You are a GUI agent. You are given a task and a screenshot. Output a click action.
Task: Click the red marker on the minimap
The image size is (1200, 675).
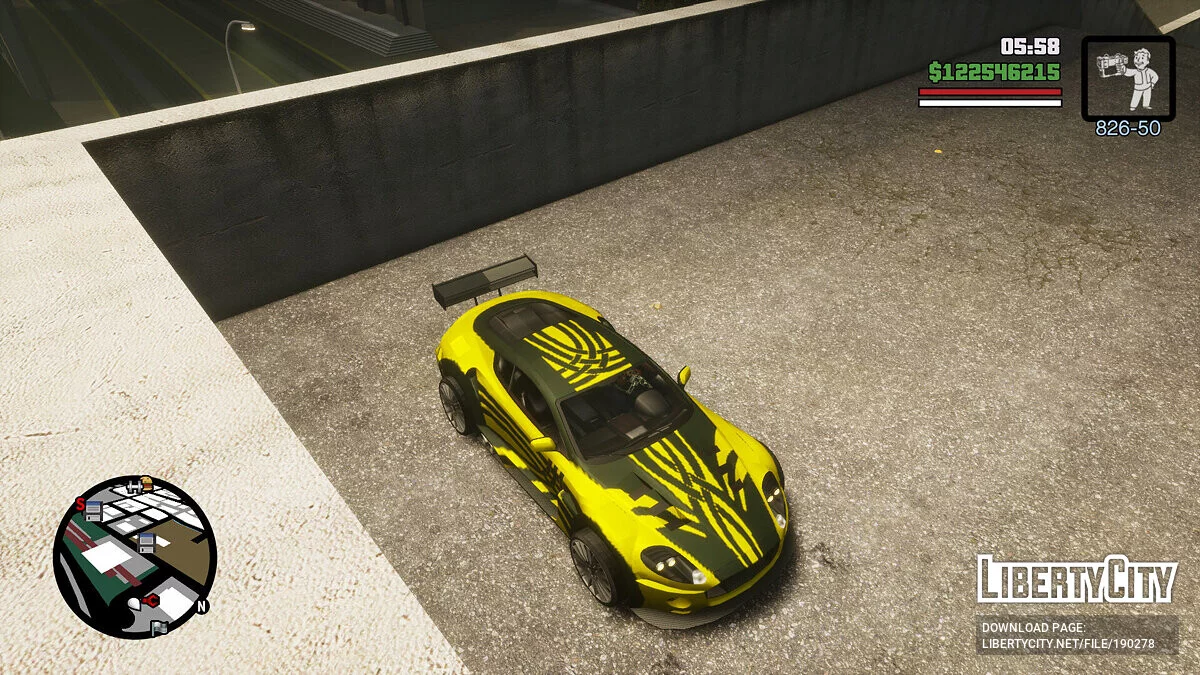151,600
